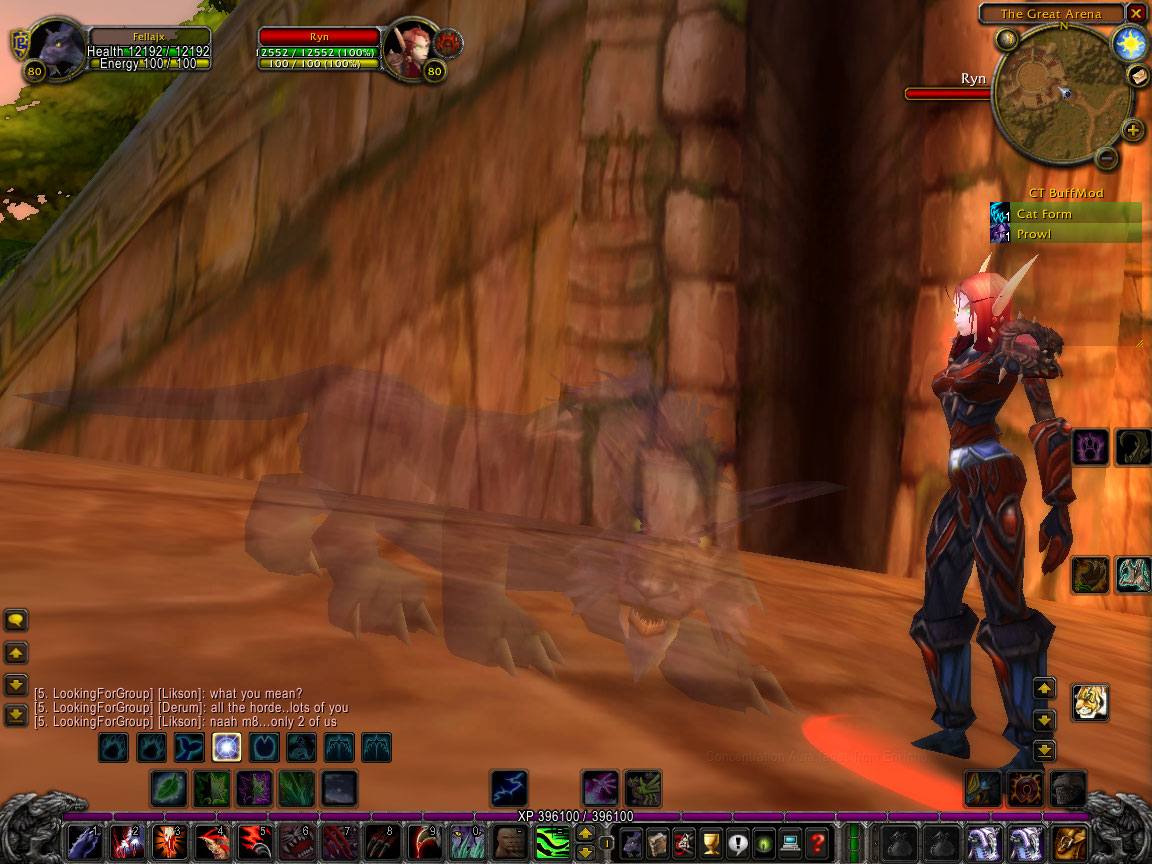Image resolution: width=1152 pixels, height=864 pixels.
Task: Close the minimap with the X button
Action: click(x=1135, y=13)
